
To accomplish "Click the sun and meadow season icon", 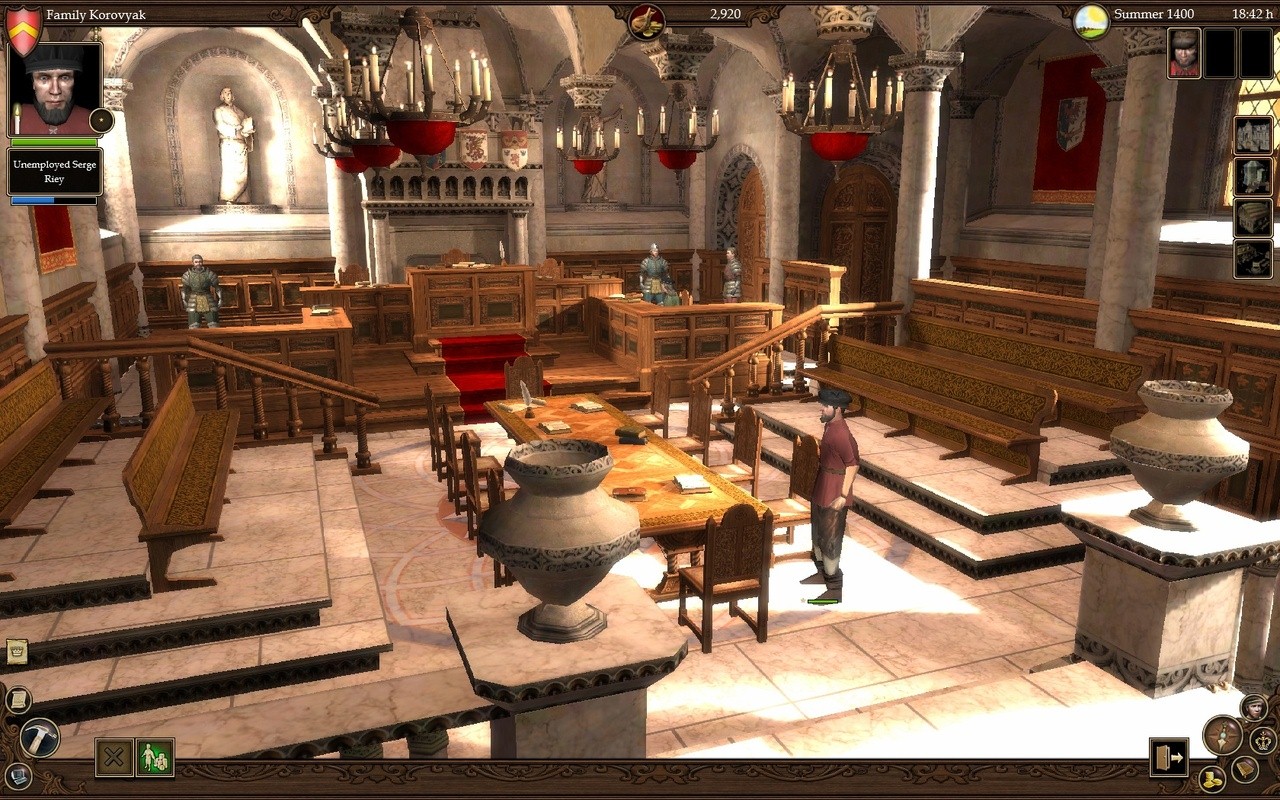I will (1091, 21).
